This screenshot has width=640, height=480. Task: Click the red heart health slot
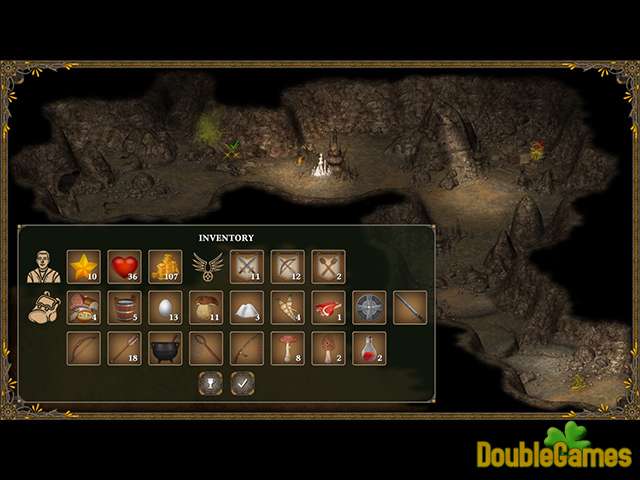pyautogui.click(x=124, y=267)
